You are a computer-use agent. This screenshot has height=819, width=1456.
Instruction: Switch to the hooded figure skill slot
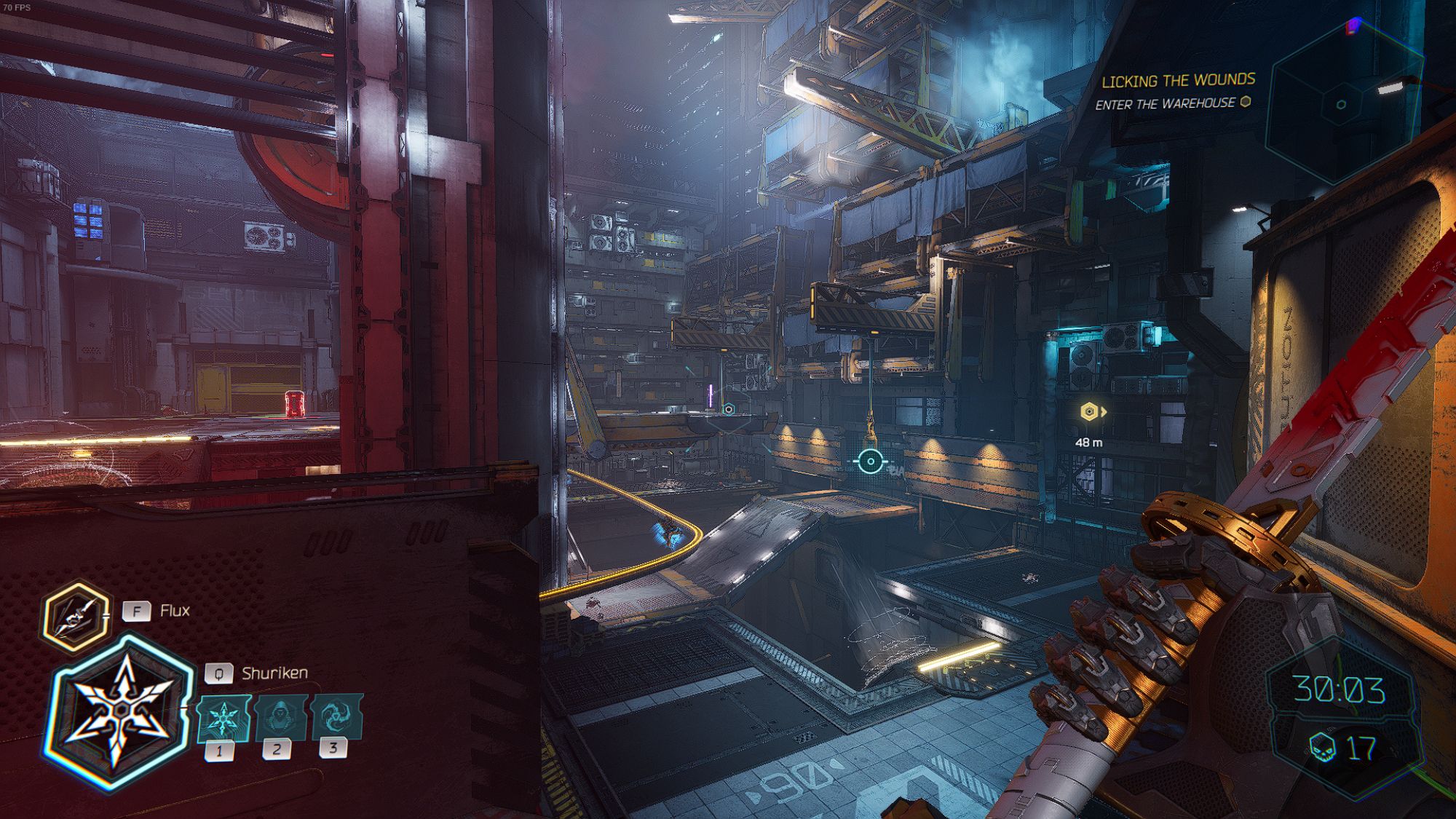pos(280,719)
